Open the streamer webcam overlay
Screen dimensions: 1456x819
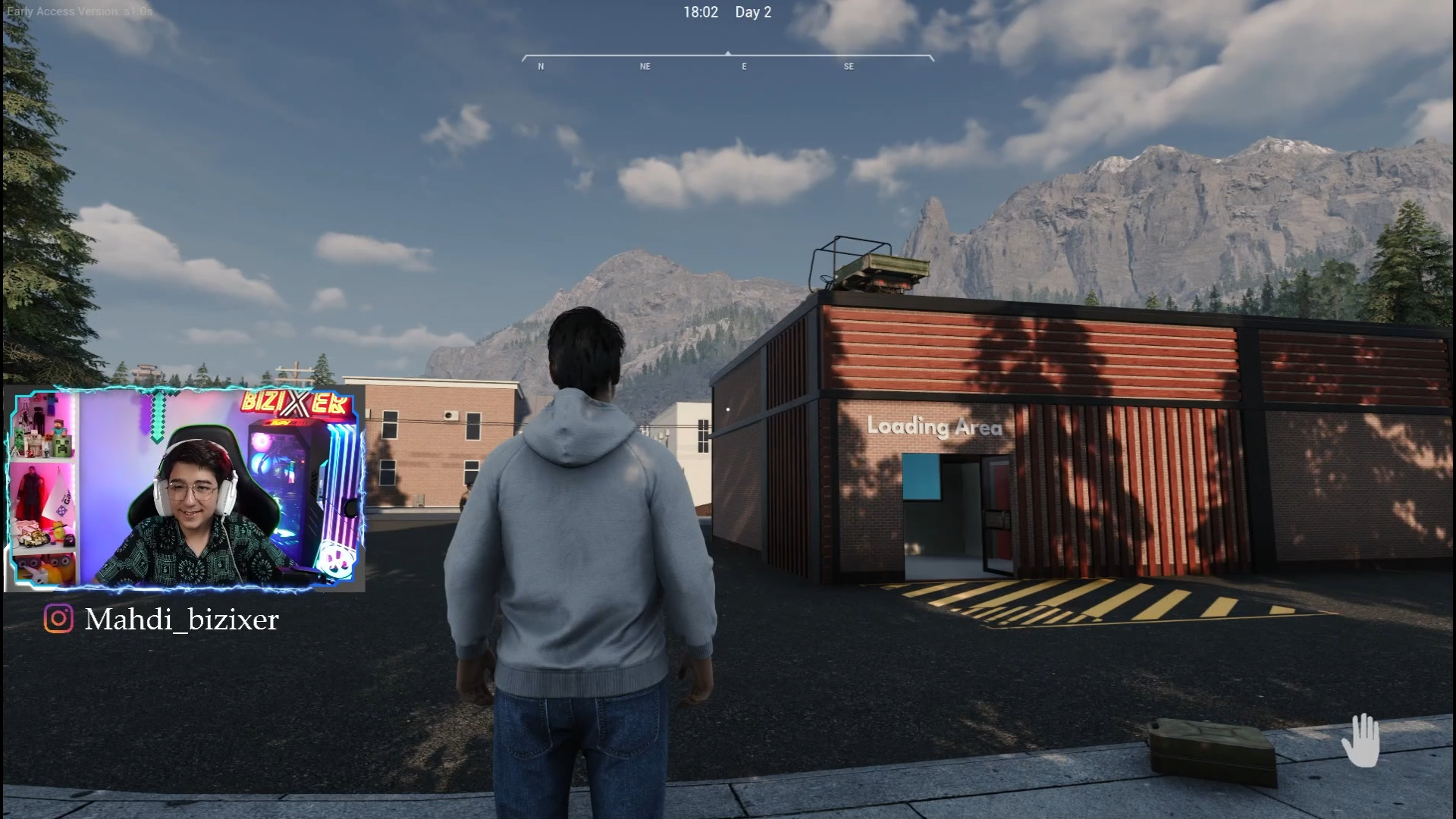pos(185,489)
